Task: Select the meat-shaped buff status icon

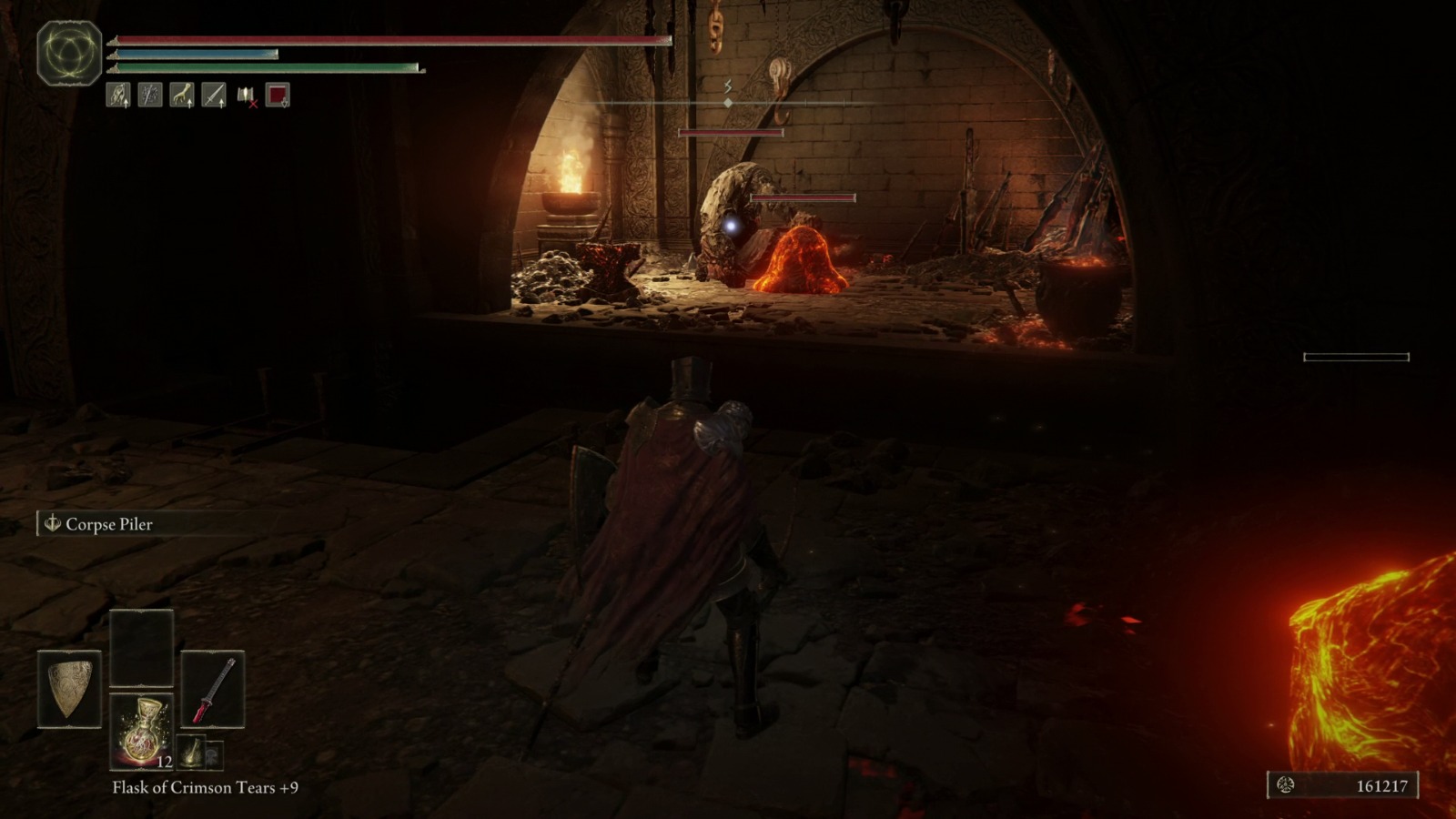Action: point(116,96)
